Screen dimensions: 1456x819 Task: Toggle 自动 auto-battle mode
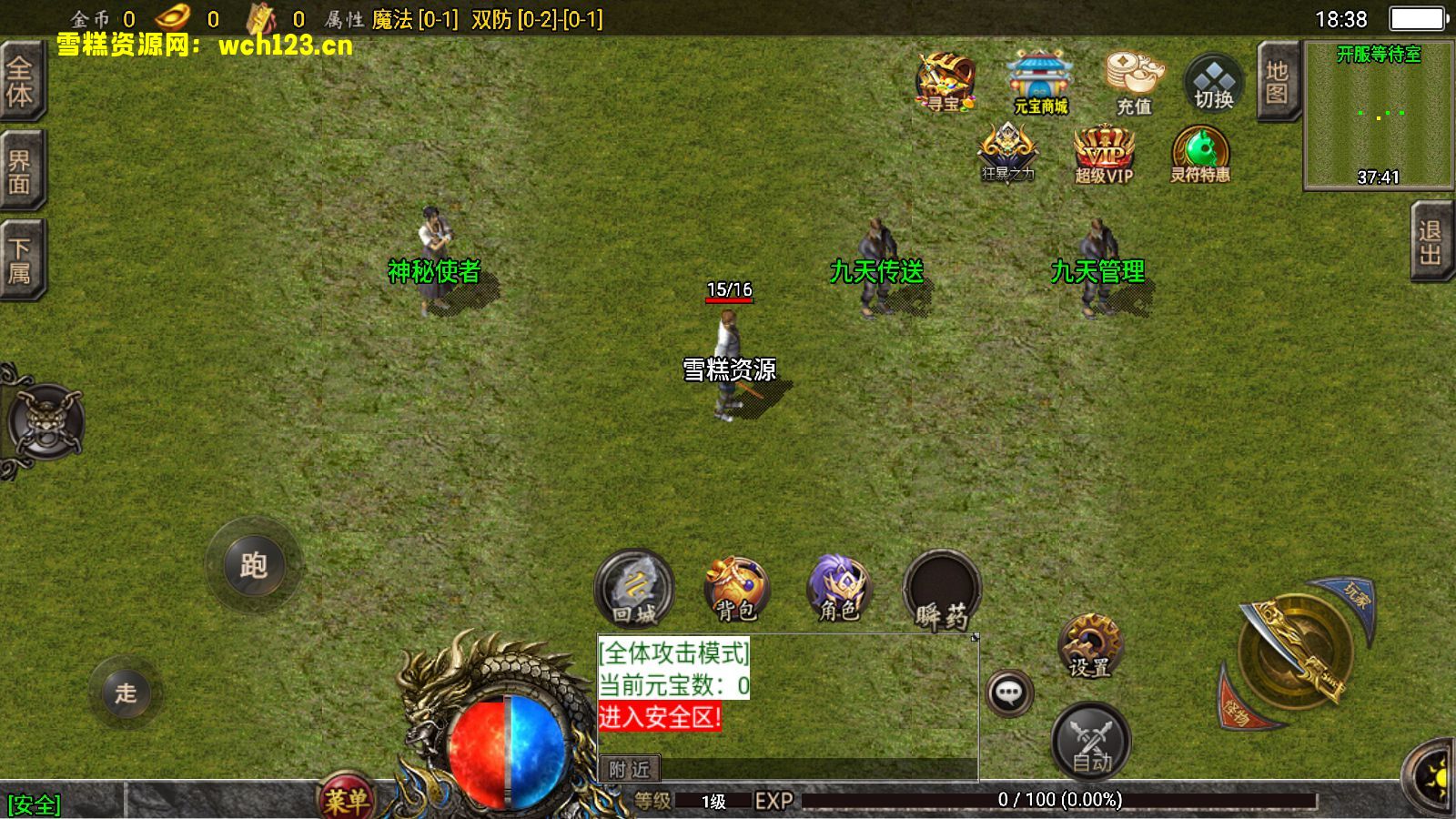click(x=1090, y=742)
